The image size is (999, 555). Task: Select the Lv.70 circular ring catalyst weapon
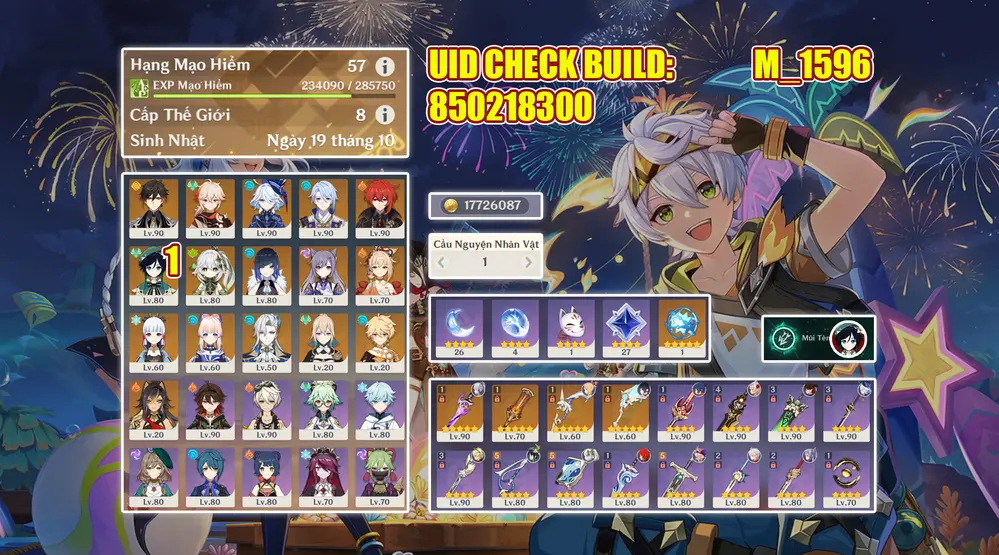point(848,476)
